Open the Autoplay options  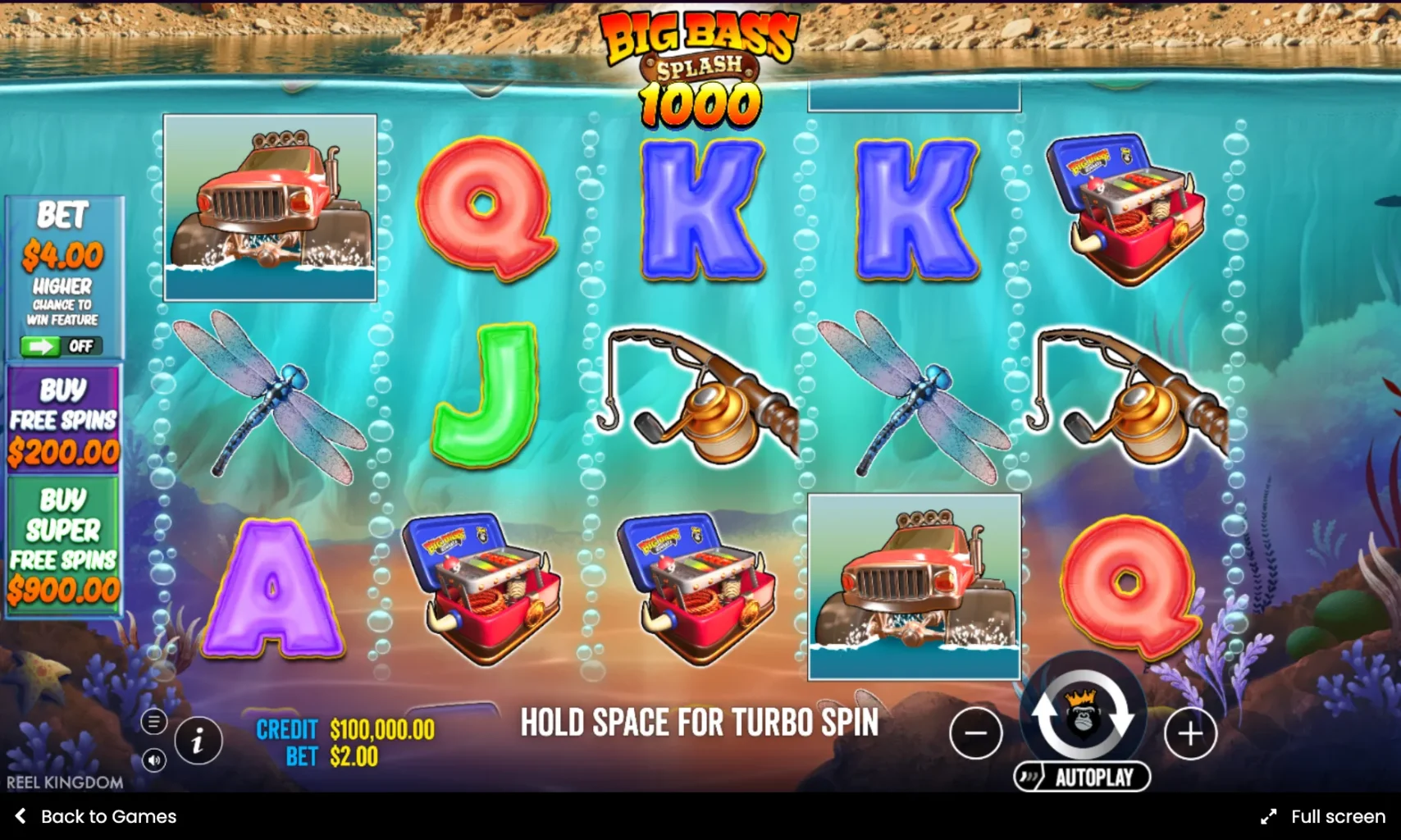click(1082, 777)
